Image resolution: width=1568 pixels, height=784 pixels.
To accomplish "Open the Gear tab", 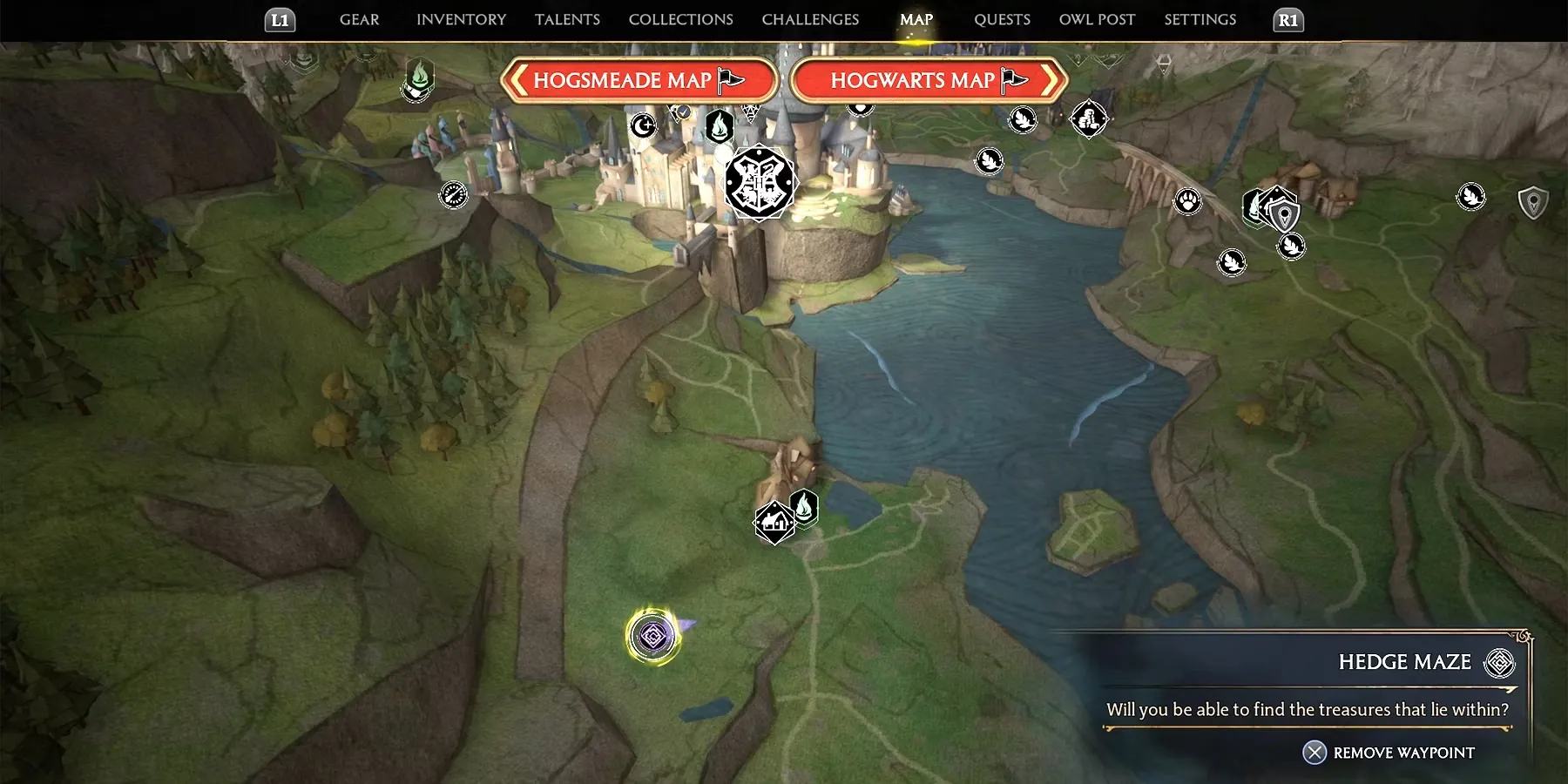I will coord(359,19).
